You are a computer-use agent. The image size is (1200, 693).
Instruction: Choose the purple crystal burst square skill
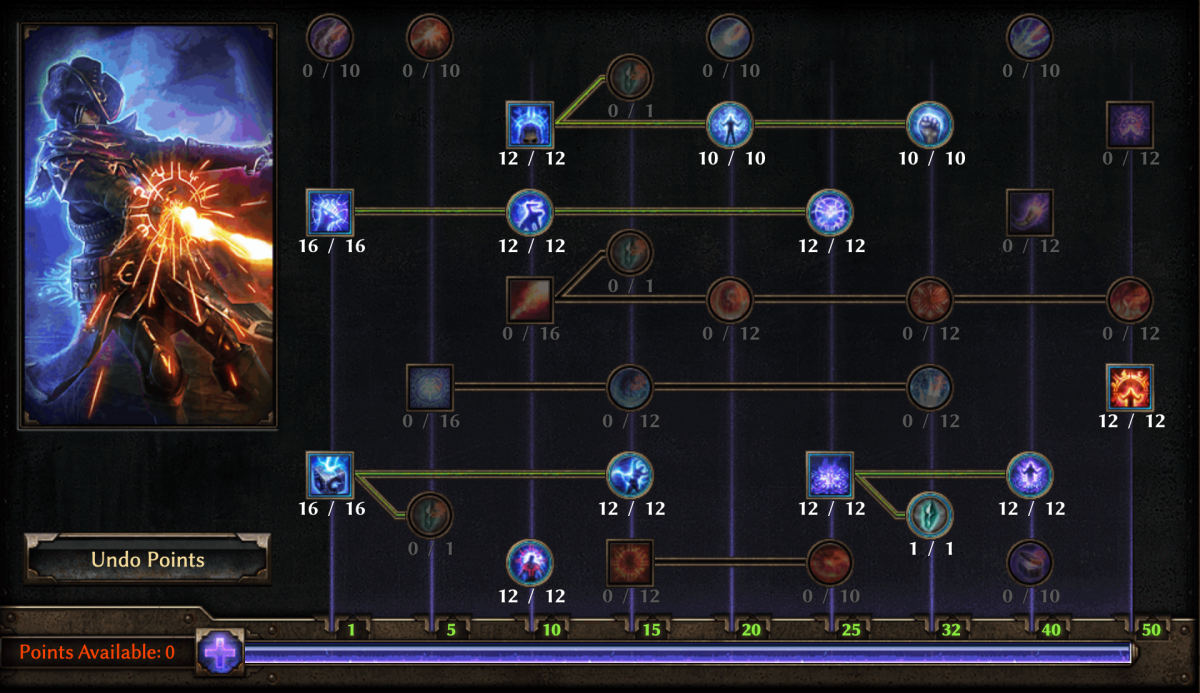pyautogui.click(x=830, y=474)
